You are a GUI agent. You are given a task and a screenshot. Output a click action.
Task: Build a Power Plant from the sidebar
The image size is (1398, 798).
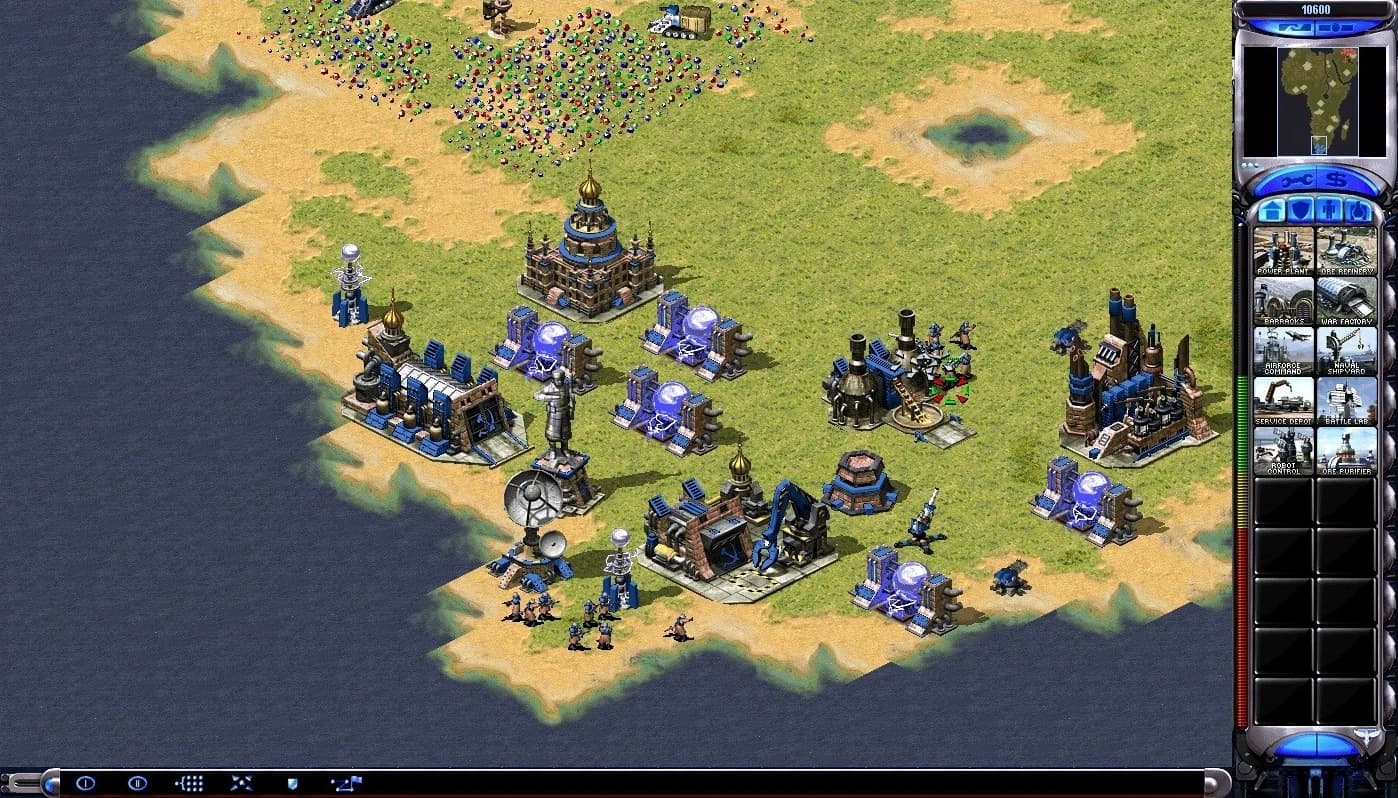pyautogui.click(x=1281, y=250)
